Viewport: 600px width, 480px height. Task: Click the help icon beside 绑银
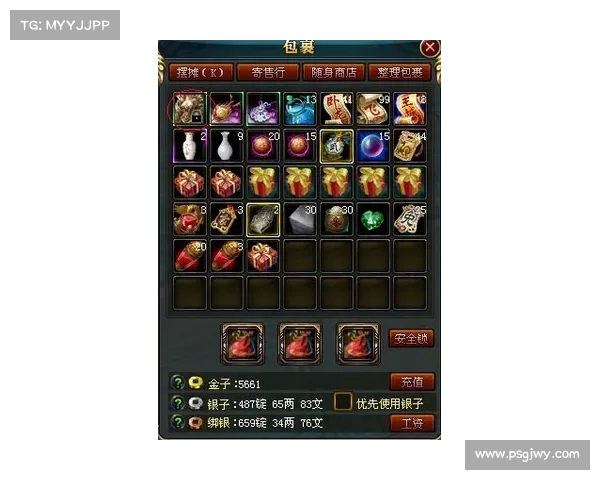178,423
